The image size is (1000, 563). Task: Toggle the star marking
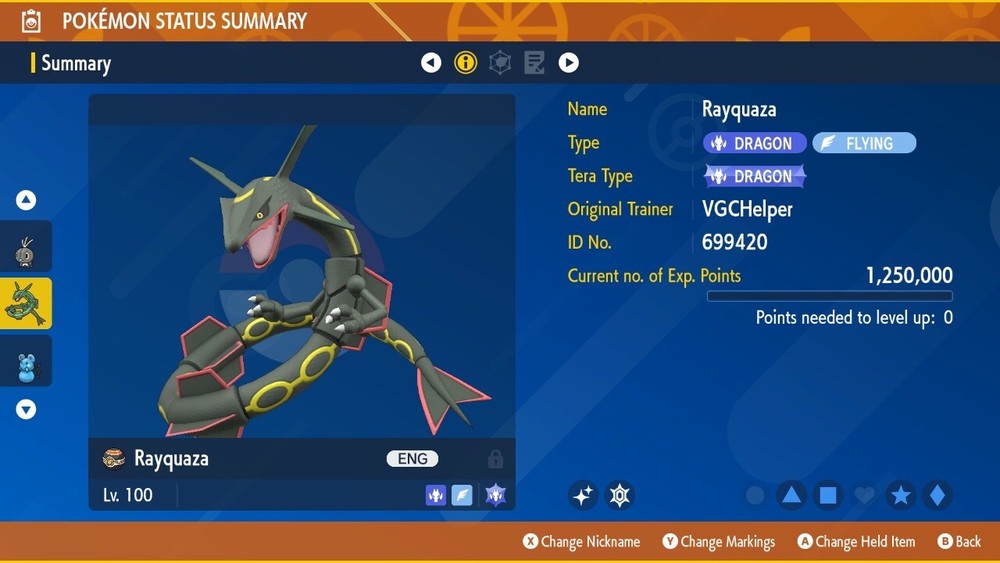pyautogui.click(x=900, y=495)
